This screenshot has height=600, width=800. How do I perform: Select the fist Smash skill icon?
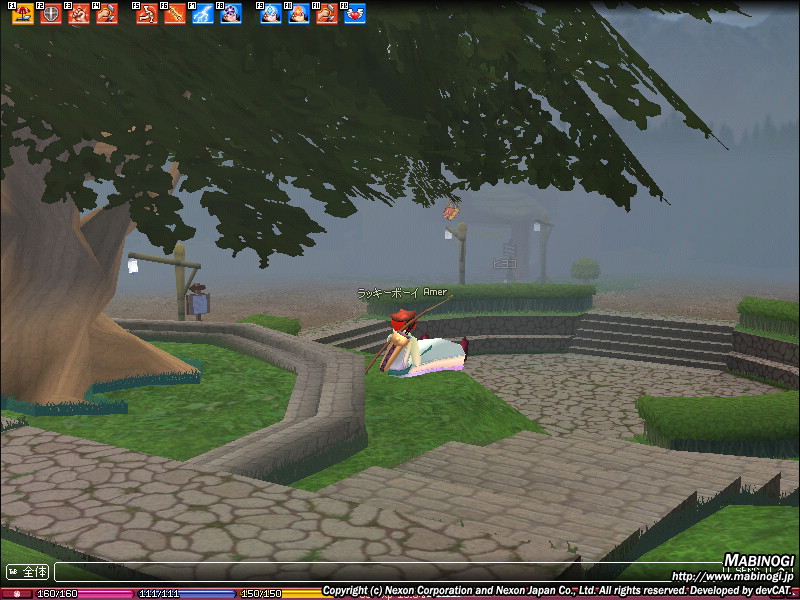coord(79,14)
